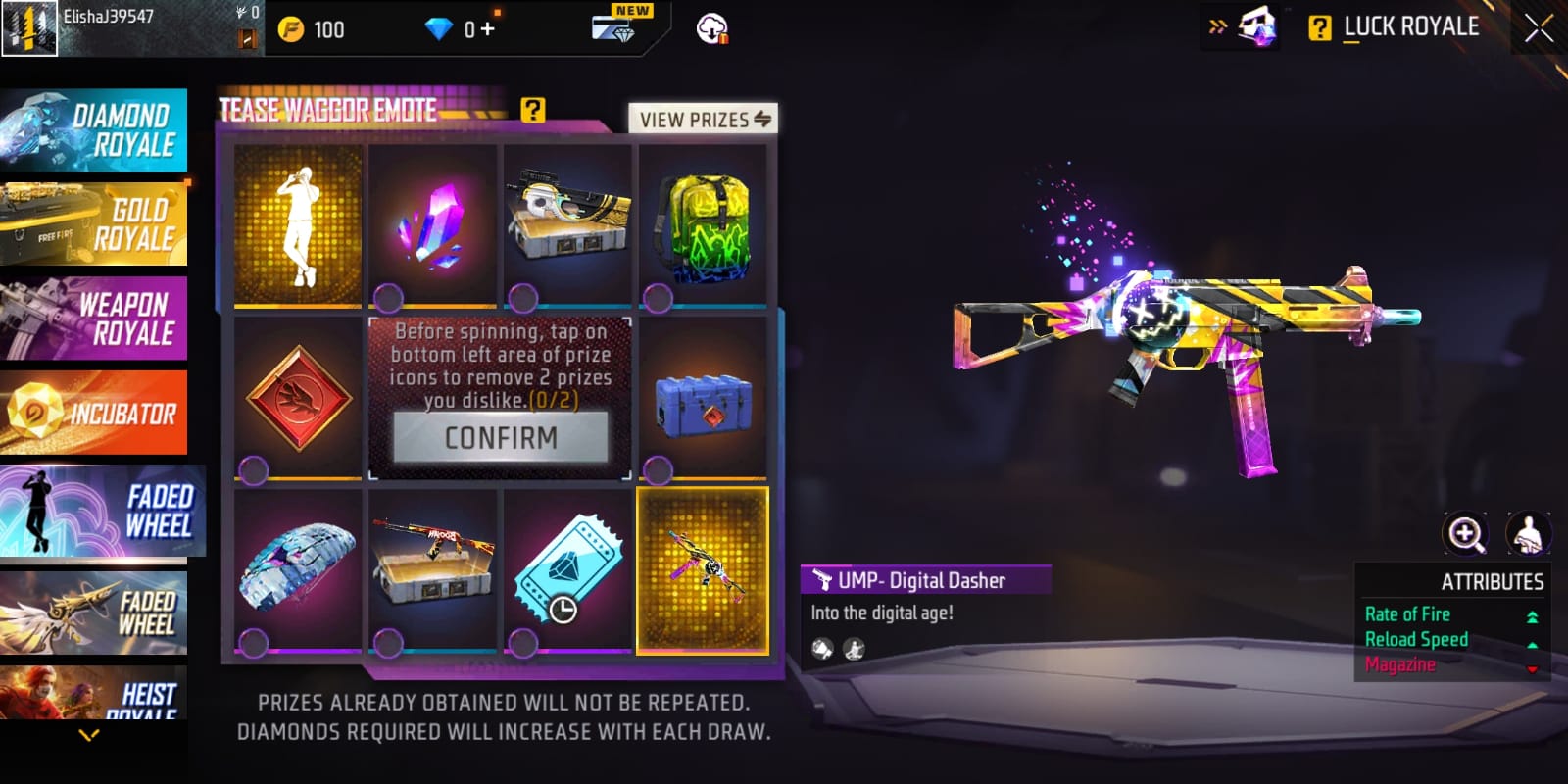
Task: Confirm the prize removal selection
Action: pos(501,437)
